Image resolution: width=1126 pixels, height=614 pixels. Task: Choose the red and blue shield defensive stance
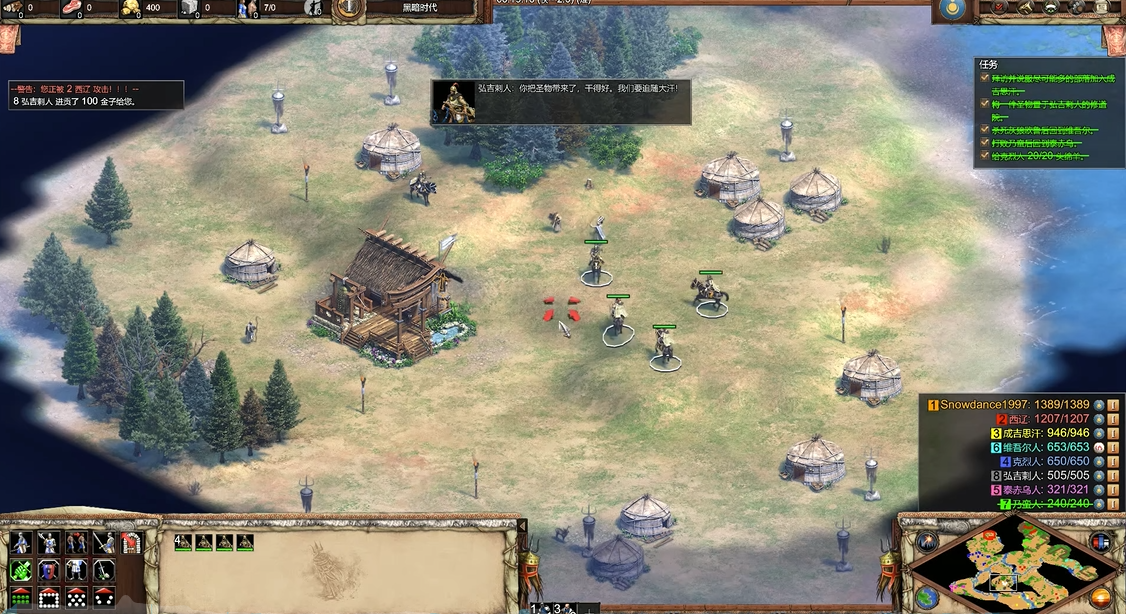[48, 570]
